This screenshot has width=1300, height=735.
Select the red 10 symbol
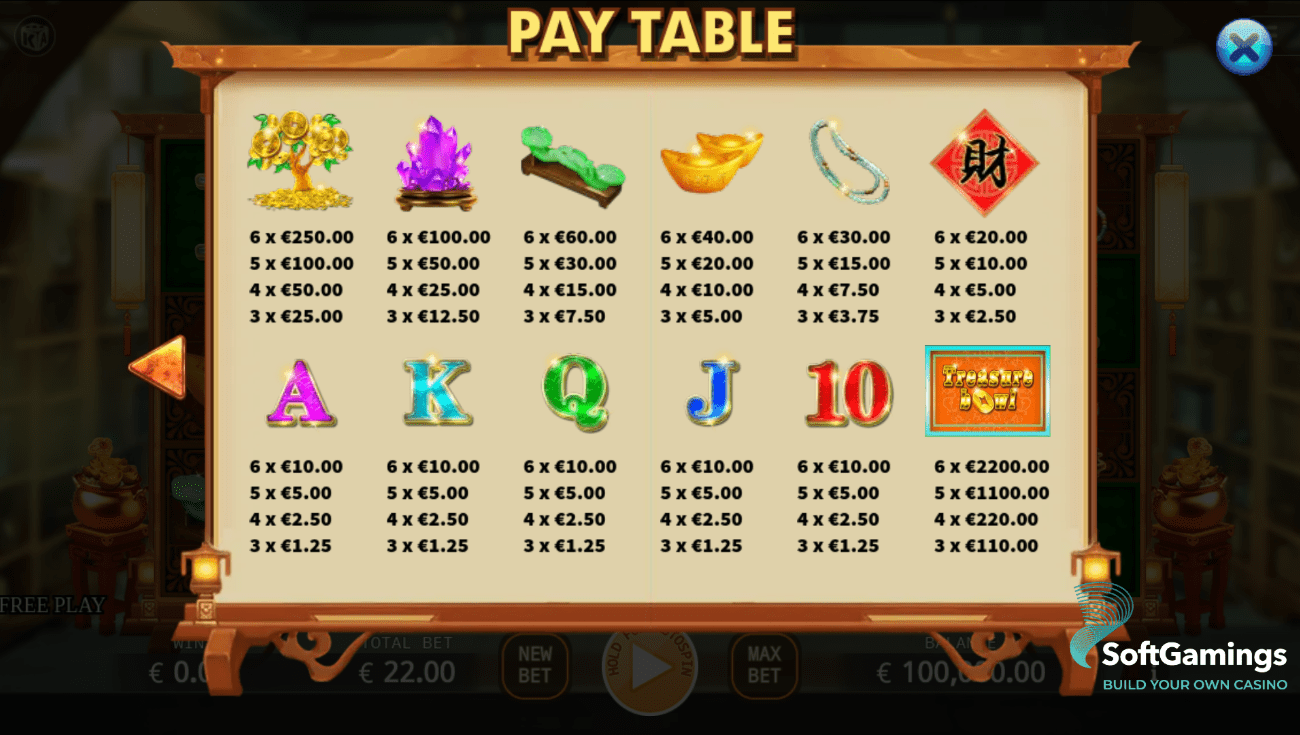[848, 392]
